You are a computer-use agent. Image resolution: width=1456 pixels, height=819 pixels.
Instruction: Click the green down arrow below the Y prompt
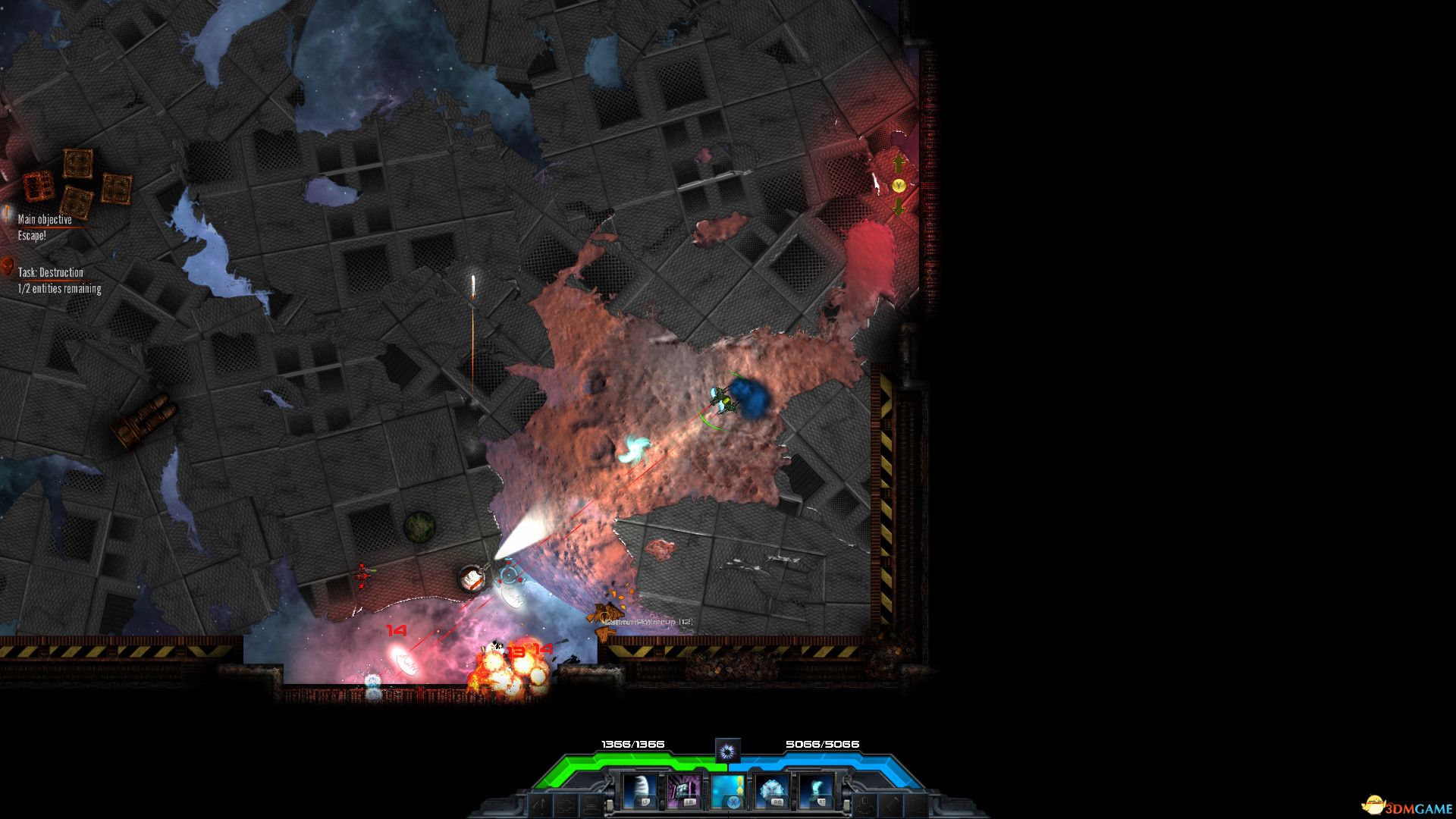coord(899,206)
